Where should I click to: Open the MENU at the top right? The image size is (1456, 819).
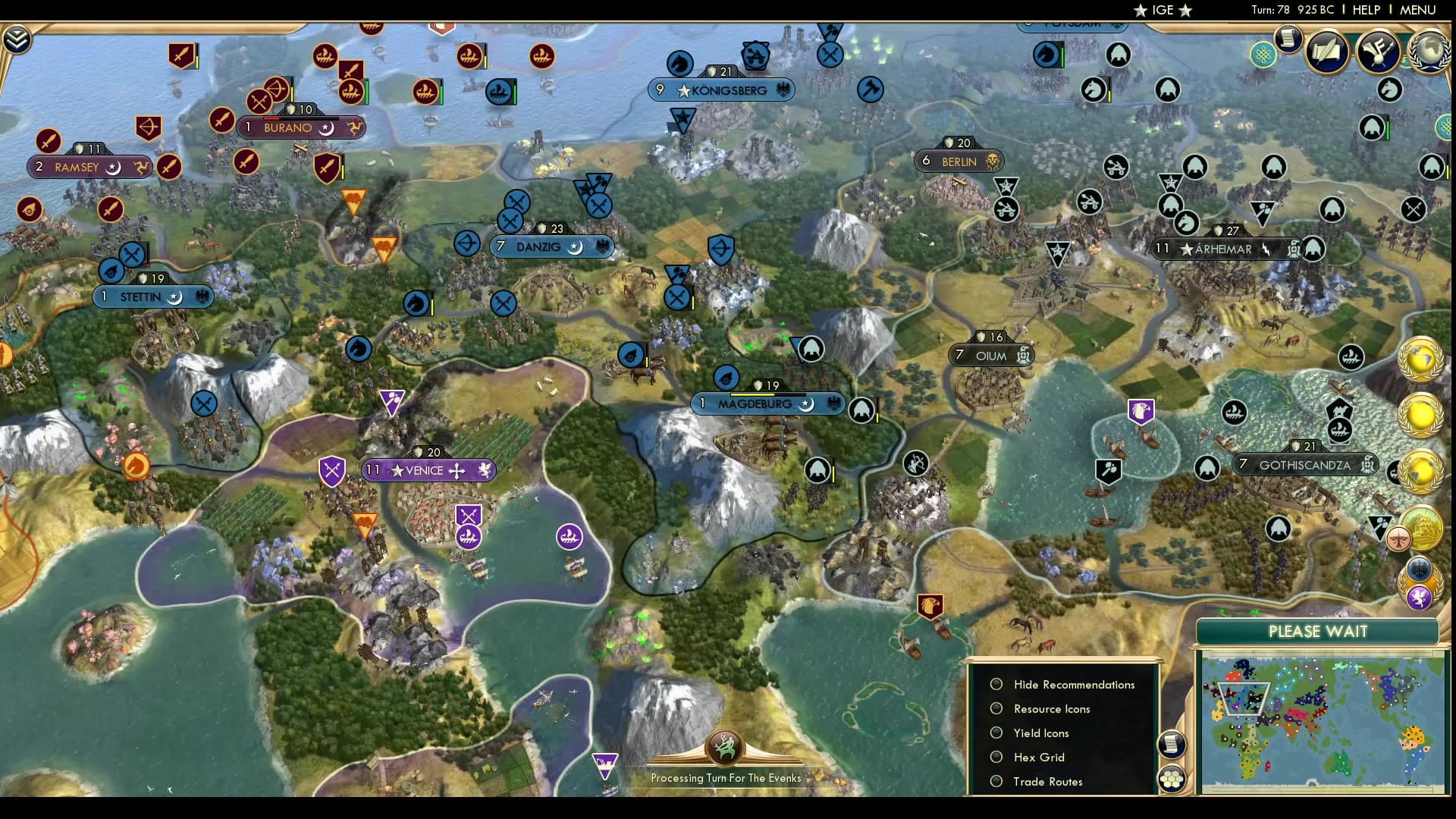click(x=1421, y=10)
